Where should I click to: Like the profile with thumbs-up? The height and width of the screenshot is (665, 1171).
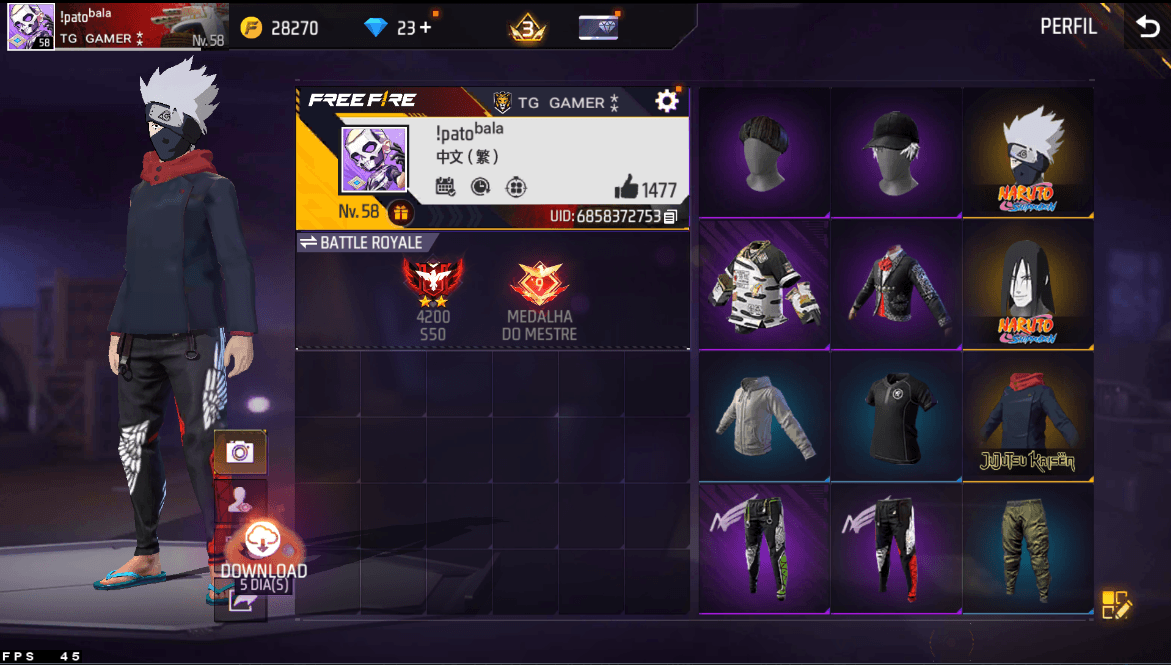coord(627,187)
